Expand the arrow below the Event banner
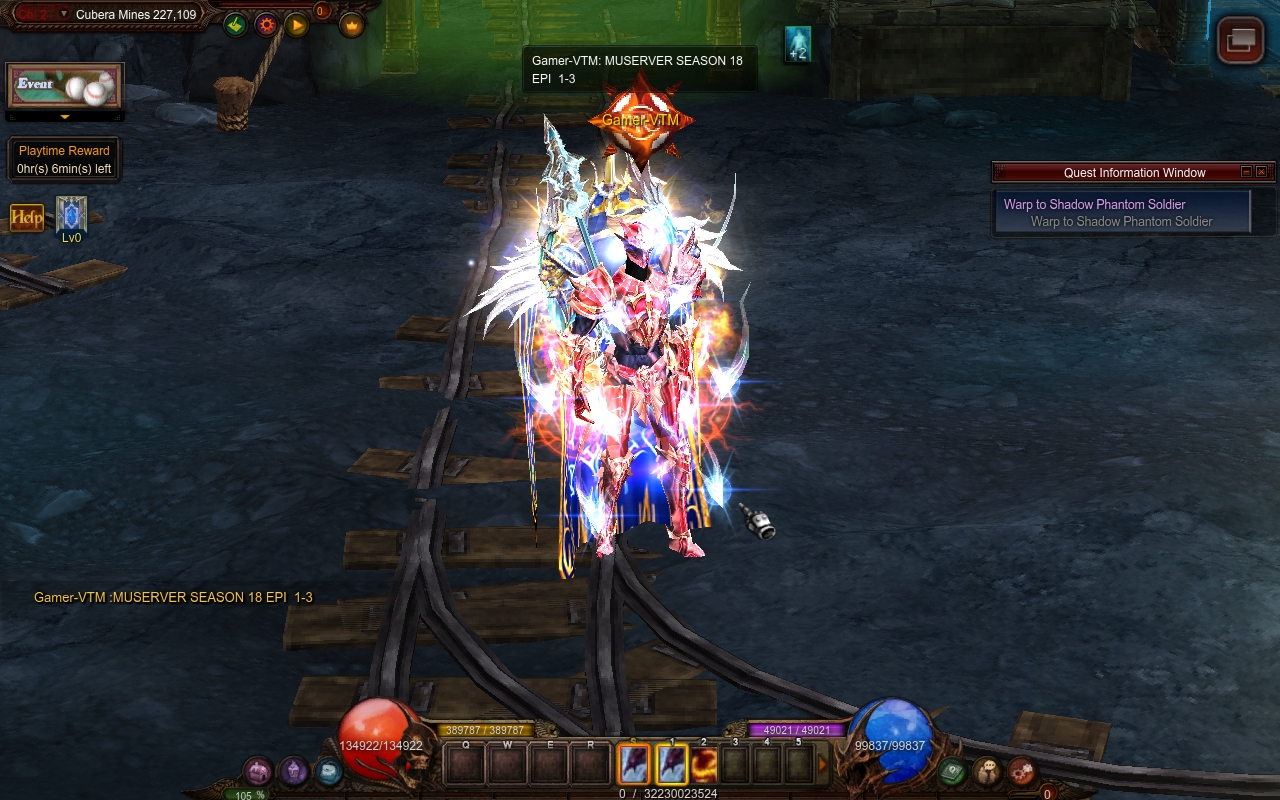Screen dimensions: 1280x800 [x=65, y=117]
